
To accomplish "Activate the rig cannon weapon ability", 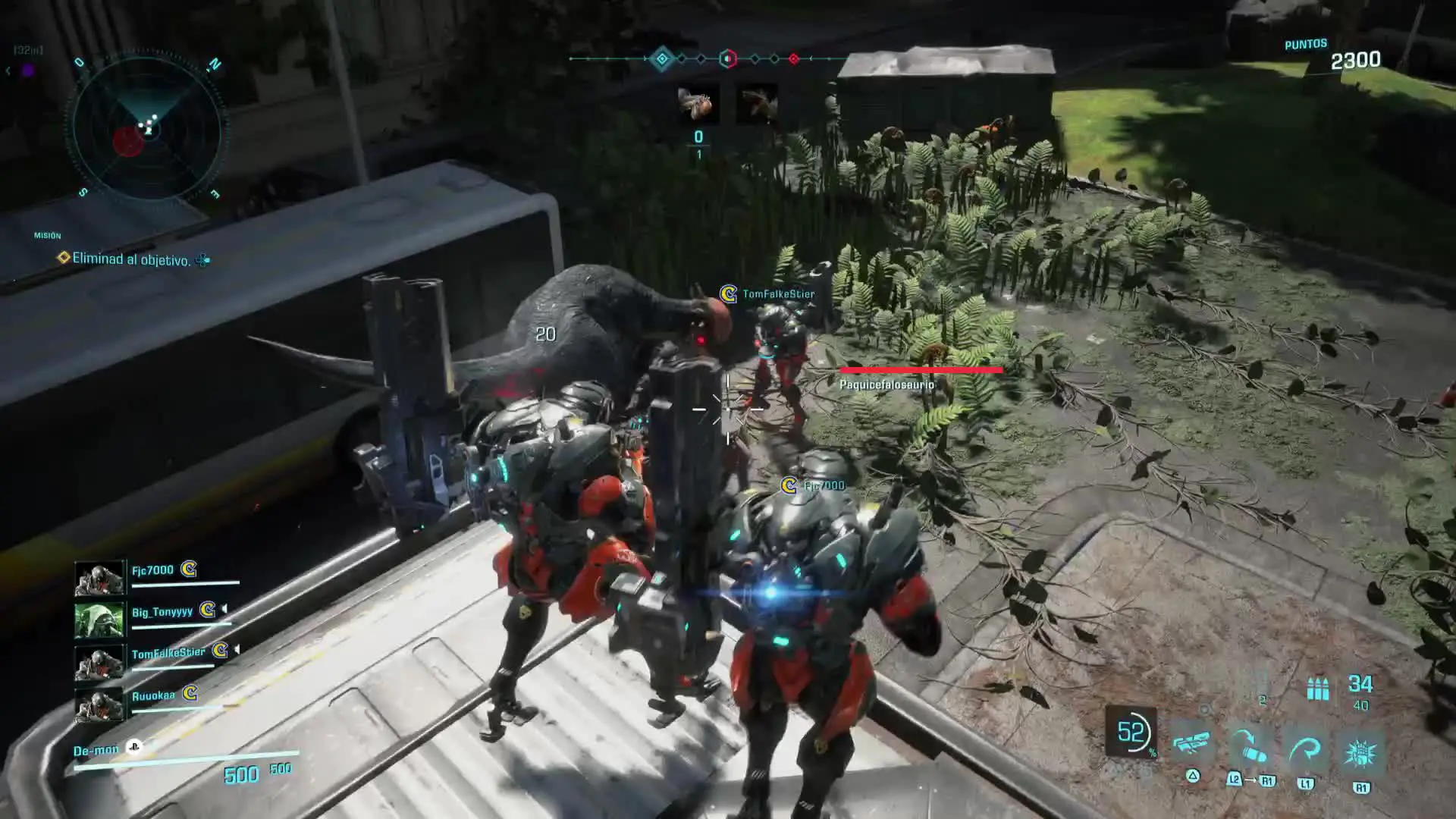I will pyautogui.click(x=1192, y=745).
